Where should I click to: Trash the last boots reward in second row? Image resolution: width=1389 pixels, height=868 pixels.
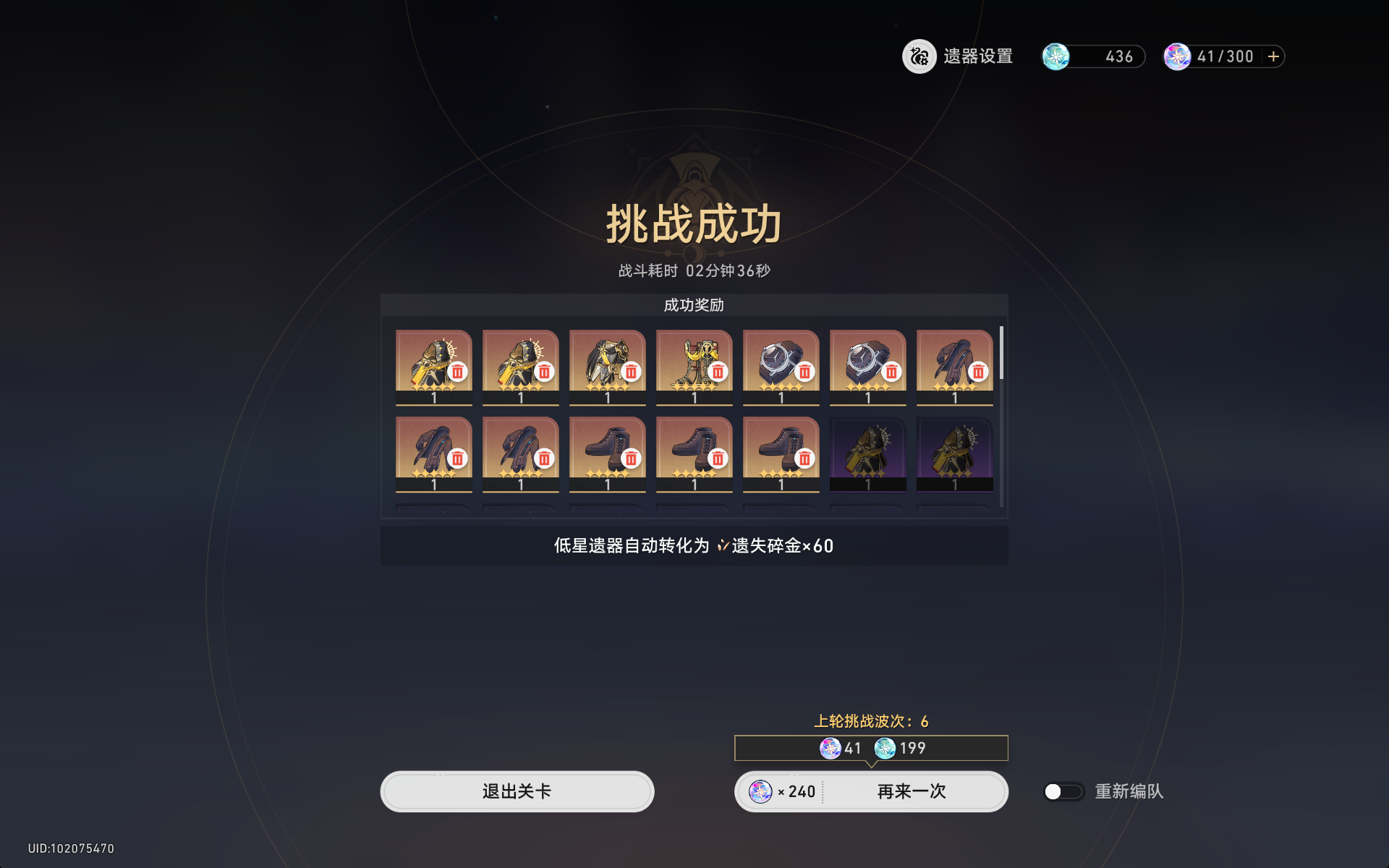(804, 457)
